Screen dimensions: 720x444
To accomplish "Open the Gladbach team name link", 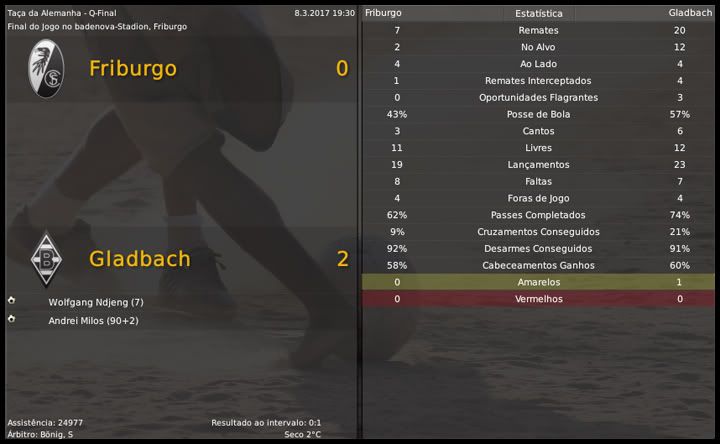I will point(139,258).
